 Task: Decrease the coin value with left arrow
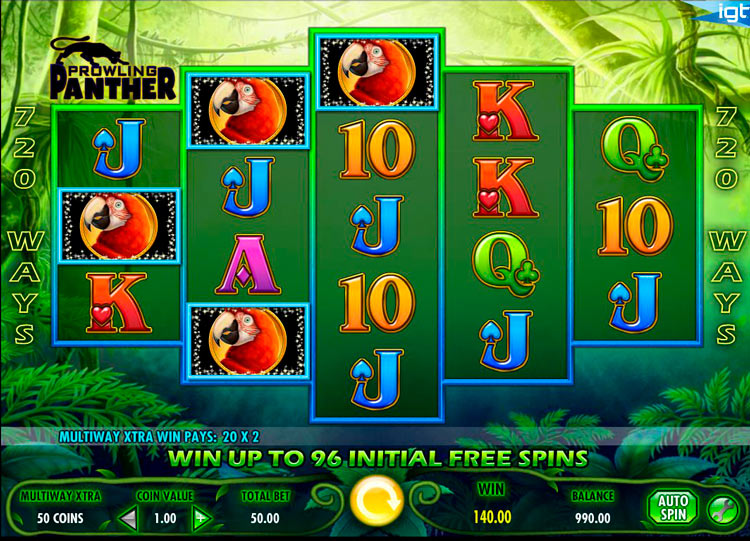pos(128,518)
